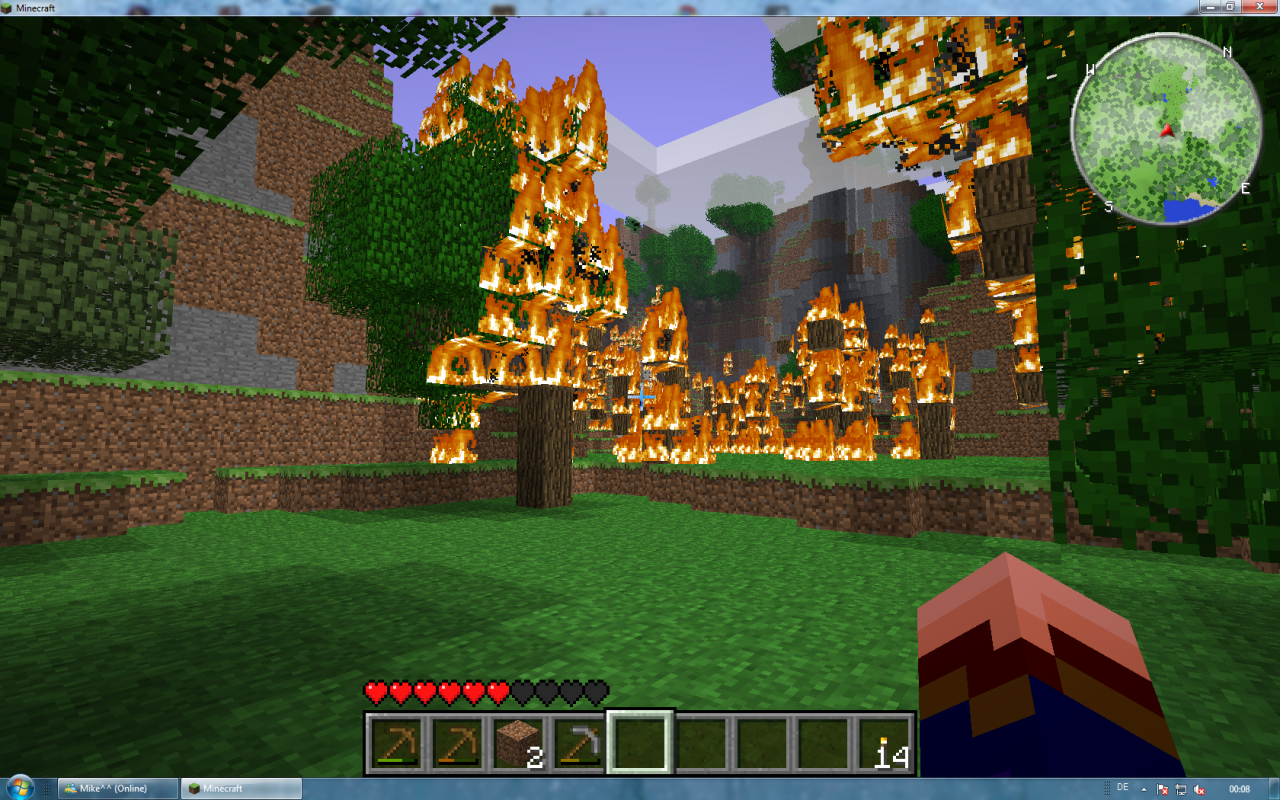Select the dirt block stack of 2
Image resolution: width=1280 pixels, height=800 pixels.
518,744
